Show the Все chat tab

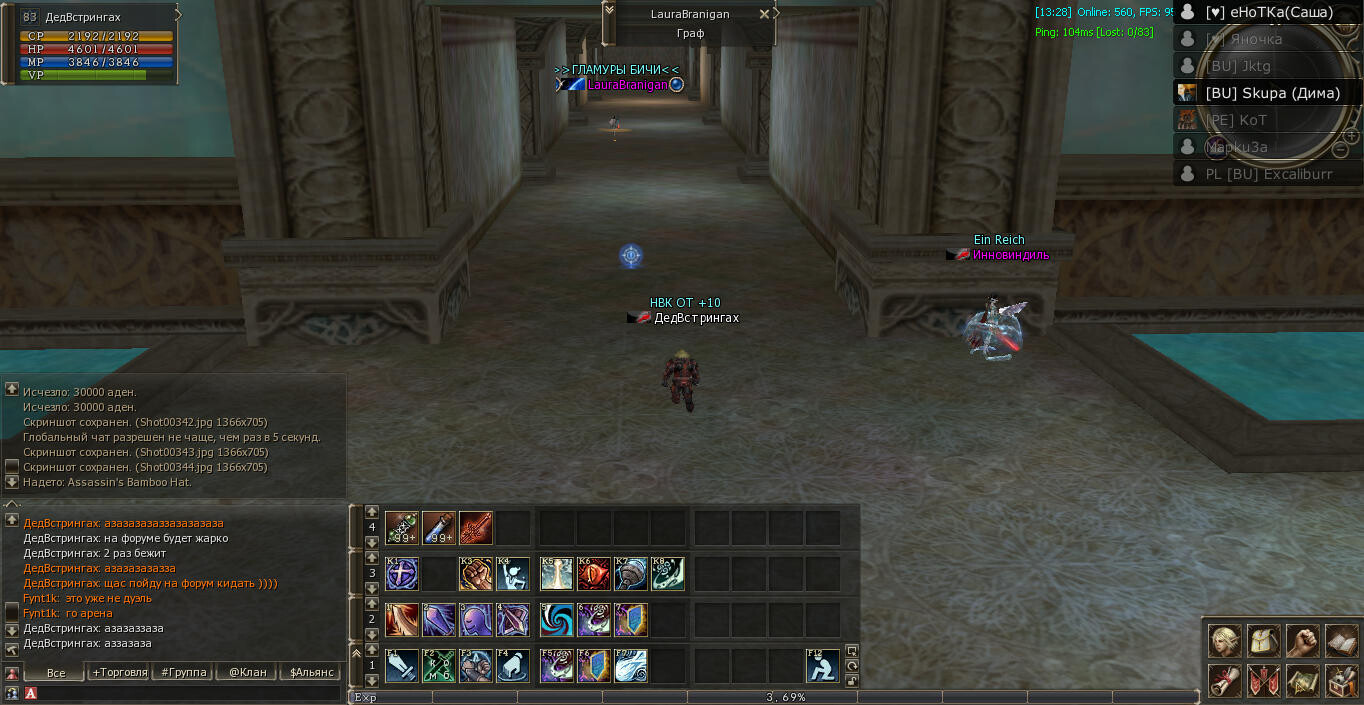coord(56,672)
